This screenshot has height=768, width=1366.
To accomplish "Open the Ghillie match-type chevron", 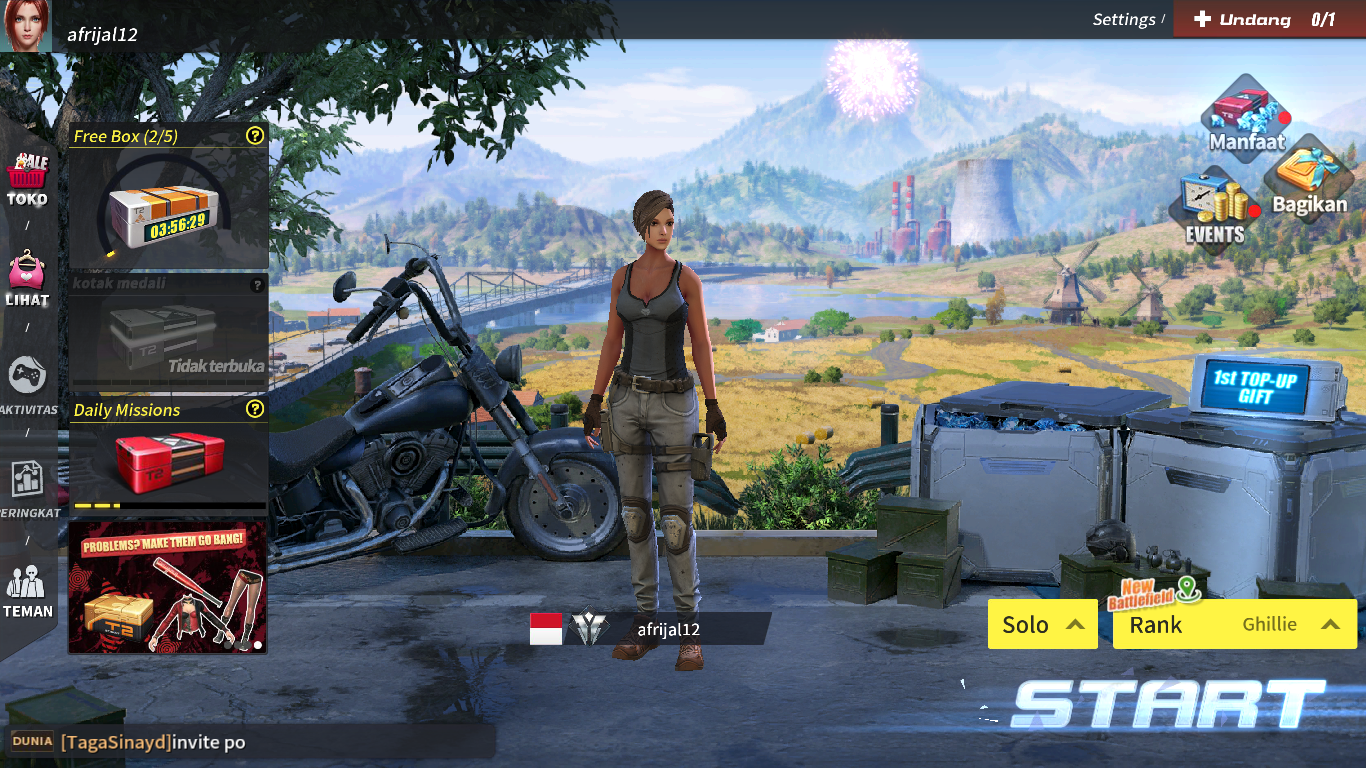I will point(1330,624).
